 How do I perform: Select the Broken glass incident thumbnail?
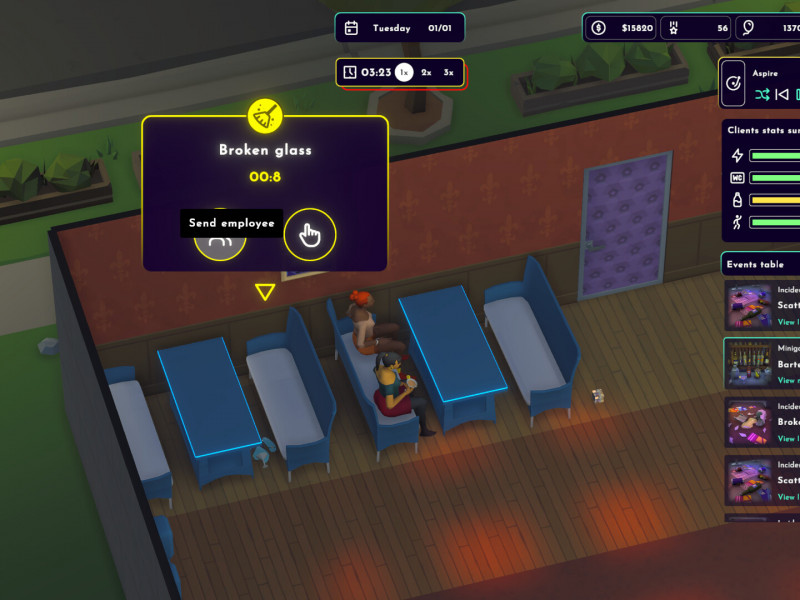point(748,422)
